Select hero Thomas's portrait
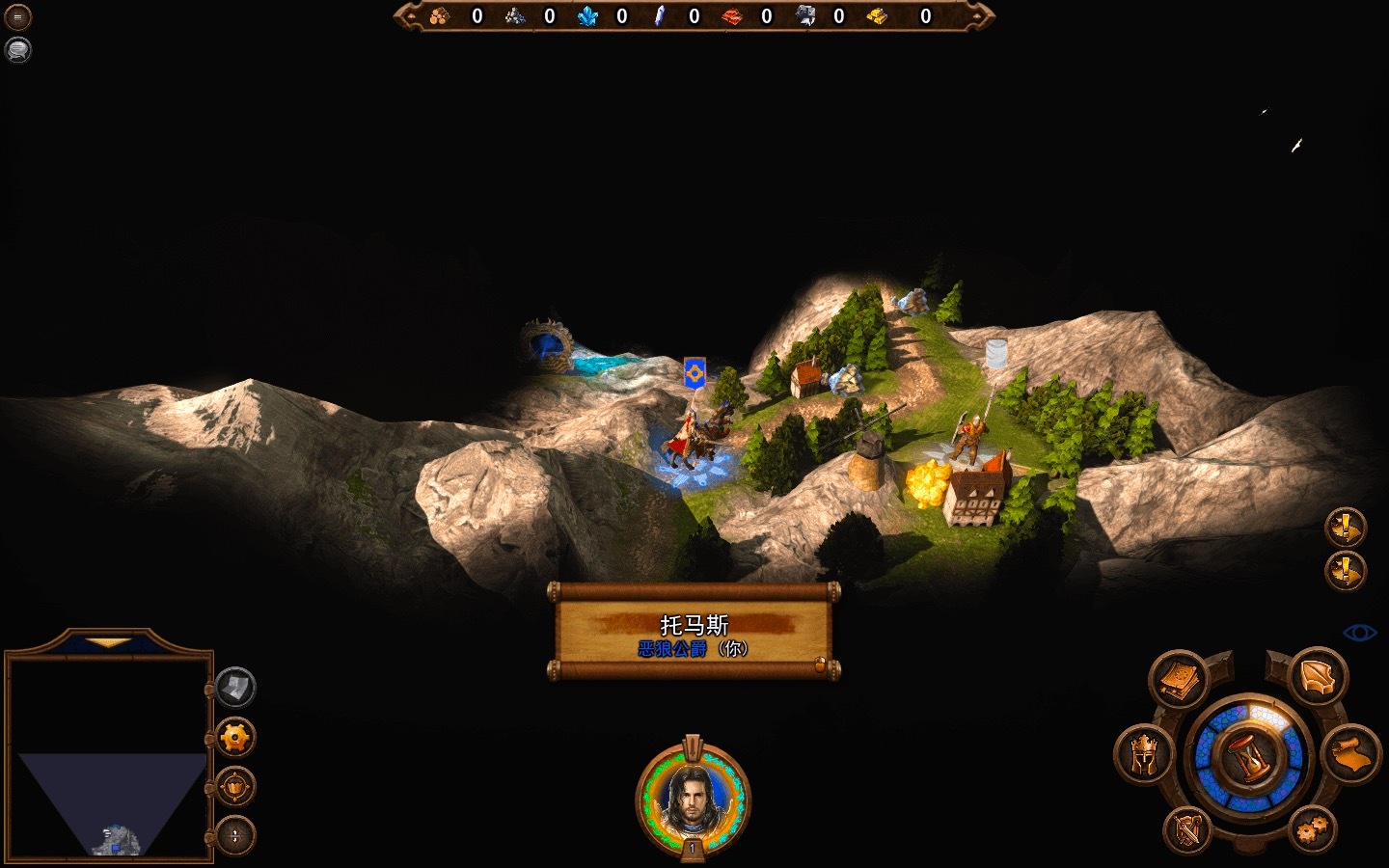Image resolution: width=1389 pixels, height=868 pixels. point(692,796)
